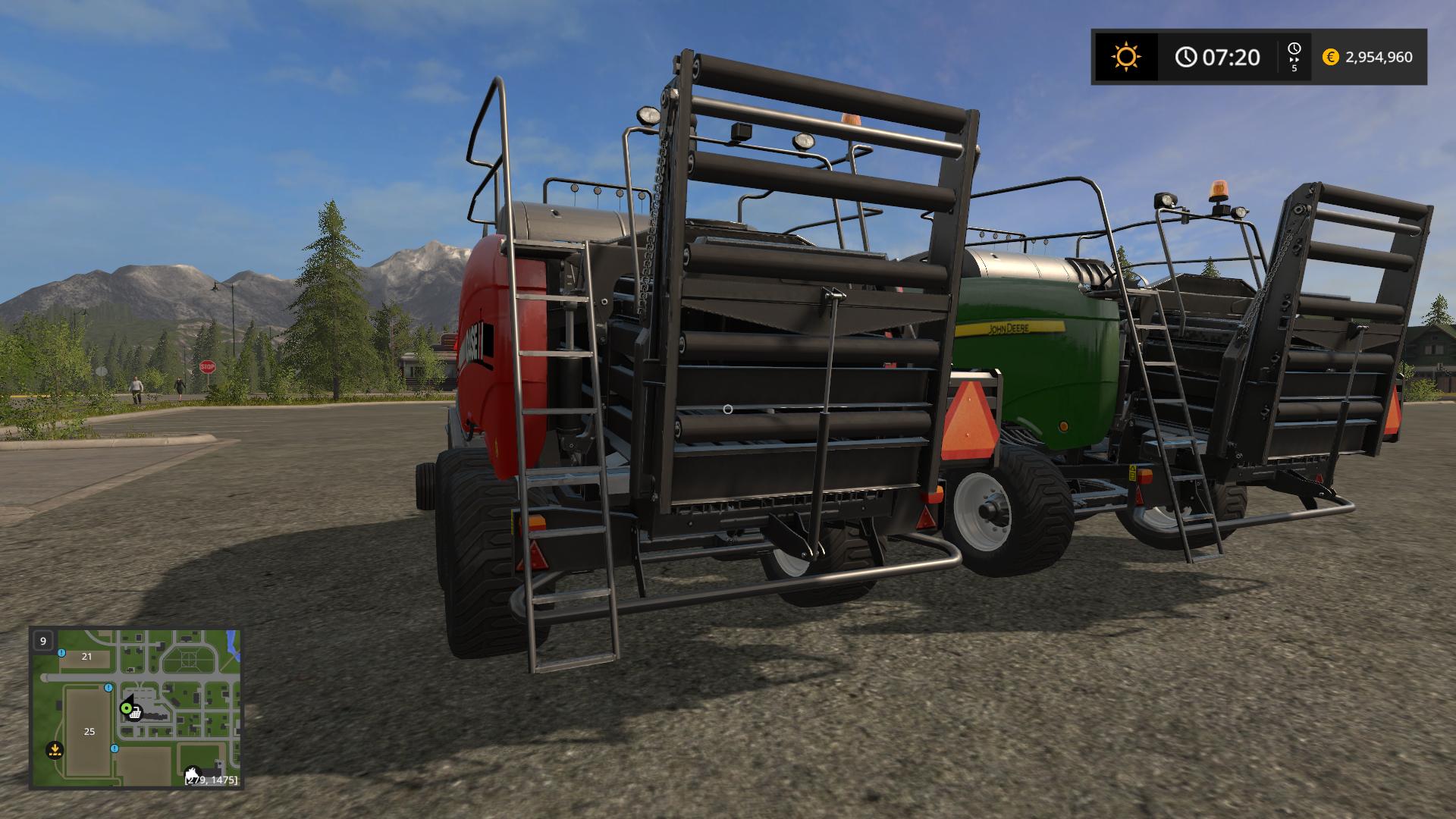Select the white animal marker on minimap
Image resolution: width=1456 pixels, height=819 pixels.
pyautogui.click(x=193, y=772)
